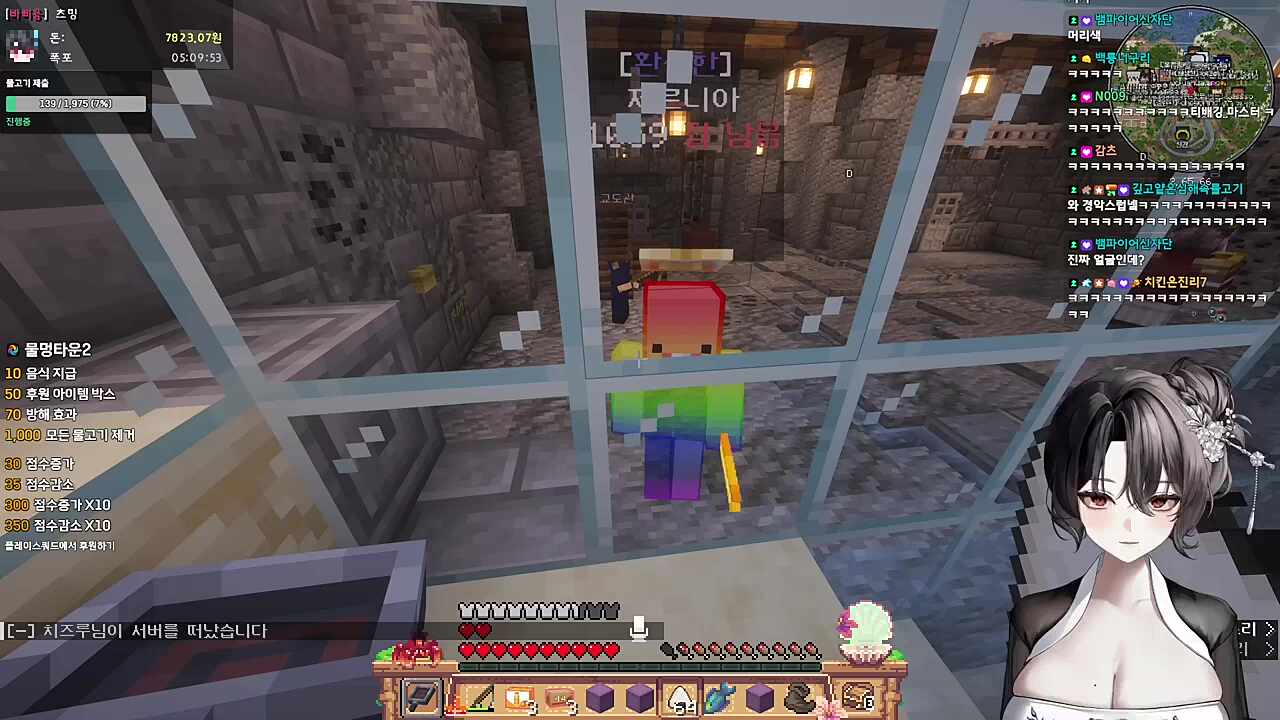Toggle the voice chat microphone icon

click(639, 628)
